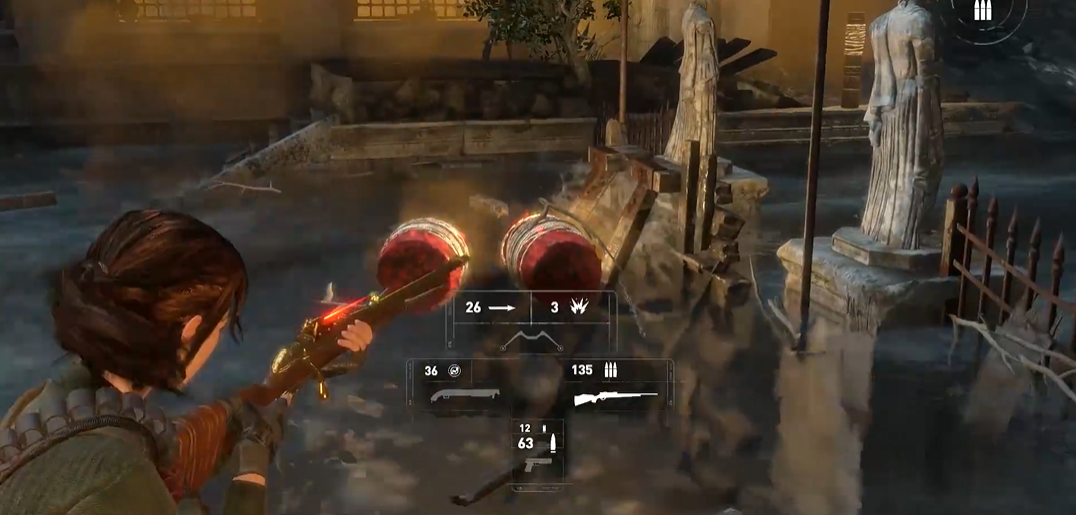
Task: Click the circular rifle ammo indicator icon
Action: pos(983,14)
